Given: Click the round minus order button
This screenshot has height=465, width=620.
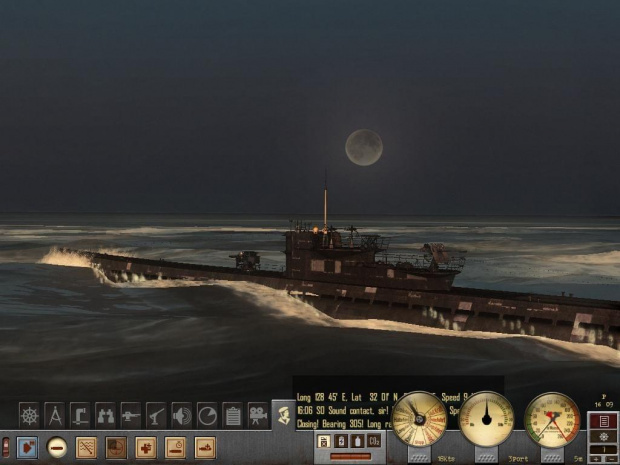Looking at the screenshot, I should (x=57, y=447).
